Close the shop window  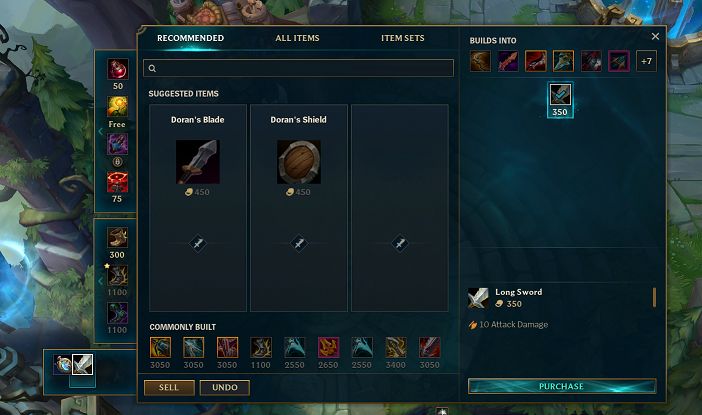(x=655, y=36)
